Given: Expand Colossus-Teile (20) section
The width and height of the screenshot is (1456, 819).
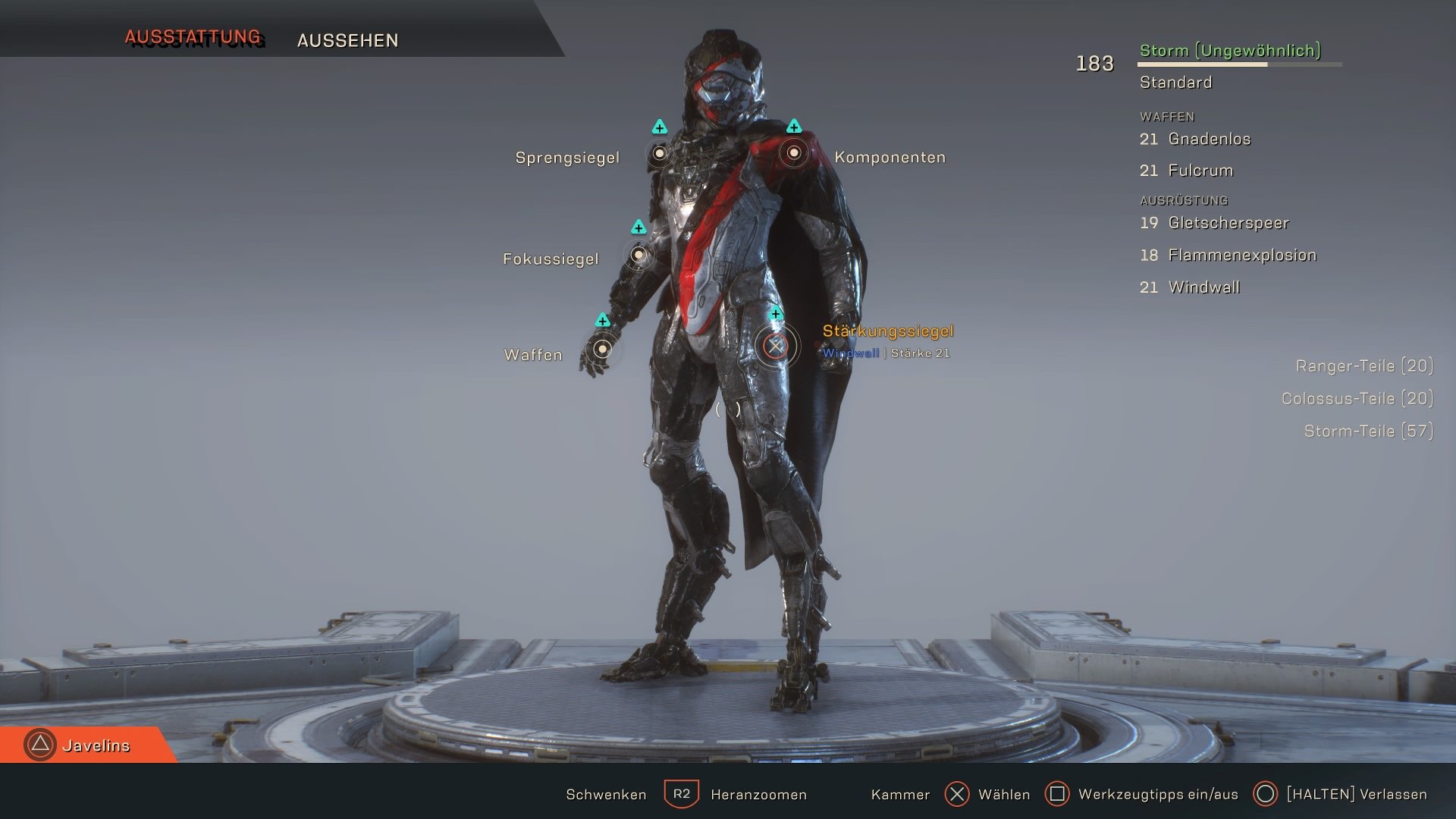Looking at the screenshot, I should tap(1358, 398).
